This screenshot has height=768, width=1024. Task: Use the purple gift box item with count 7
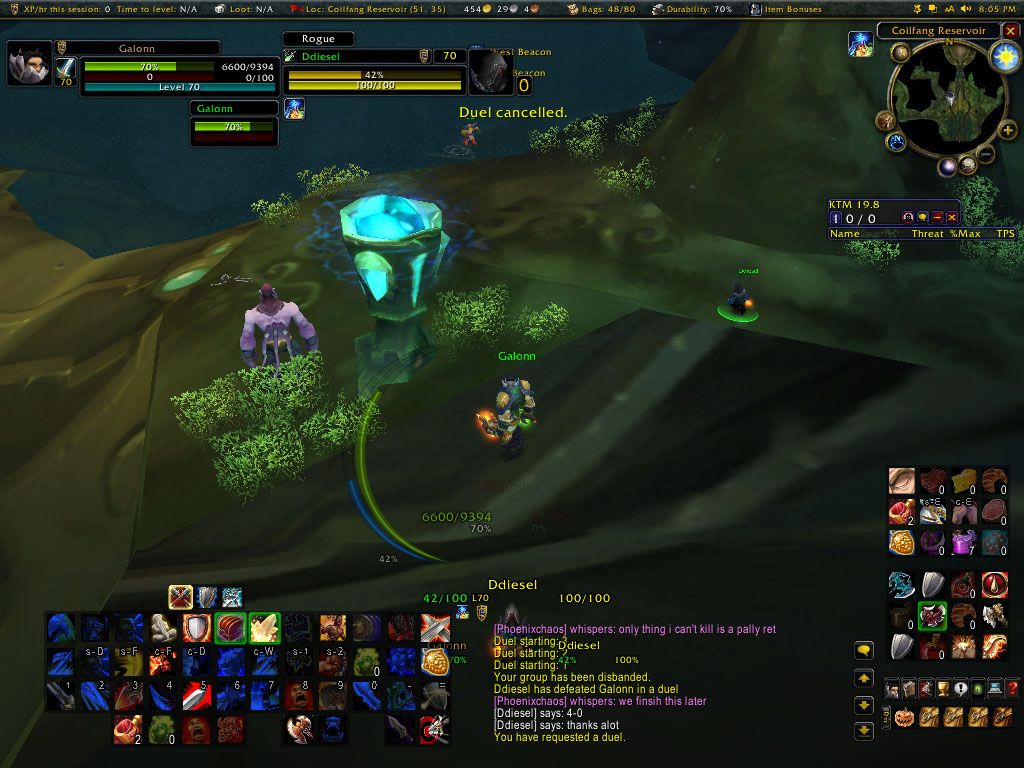[964, 542]
